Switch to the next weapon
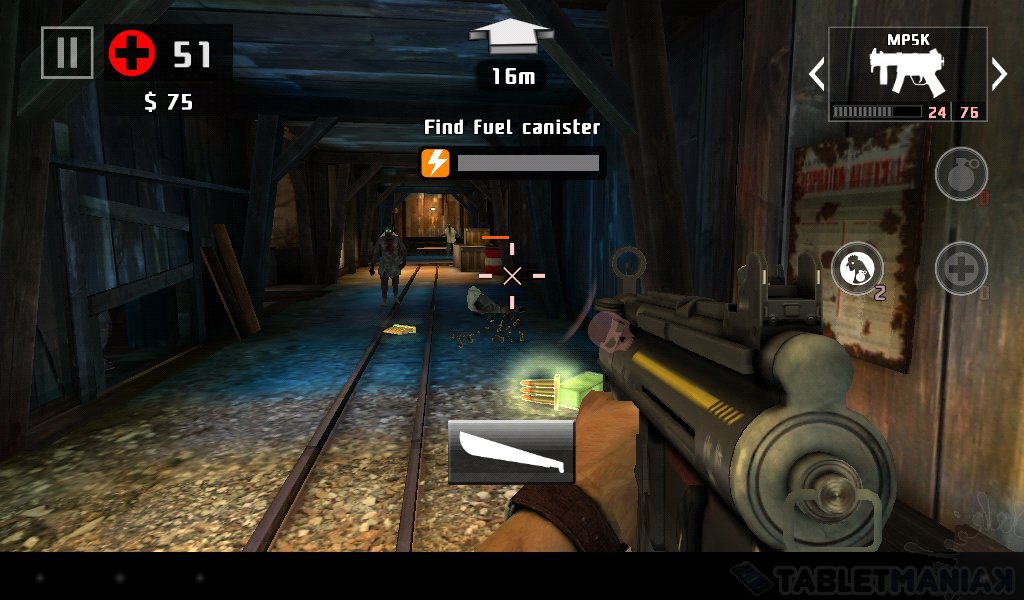1024x600 pixels. [x=998, y=74]
